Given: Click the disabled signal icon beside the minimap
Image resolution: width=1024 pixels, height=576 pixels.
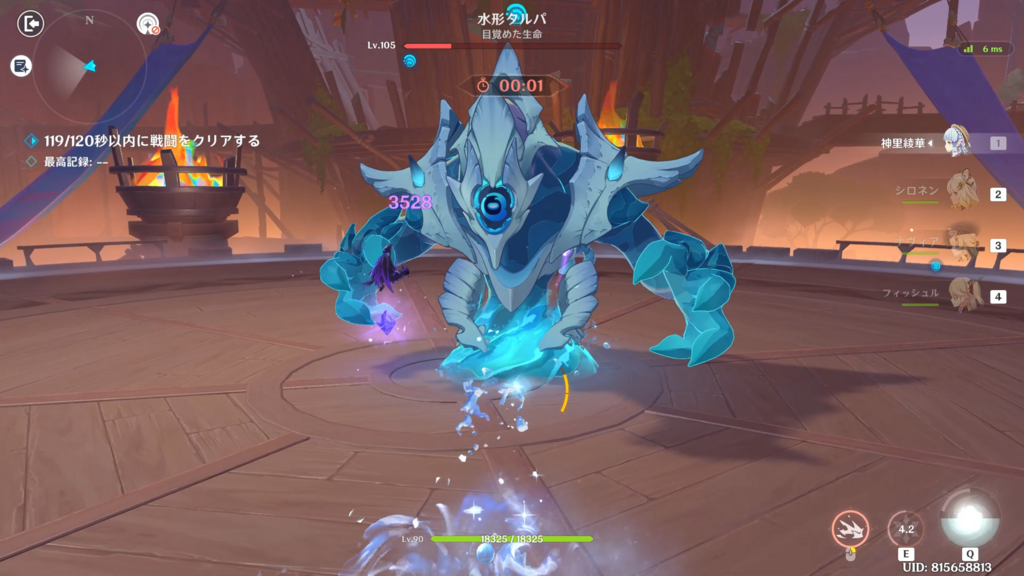Looking at the screenshot, I should 148,24.
